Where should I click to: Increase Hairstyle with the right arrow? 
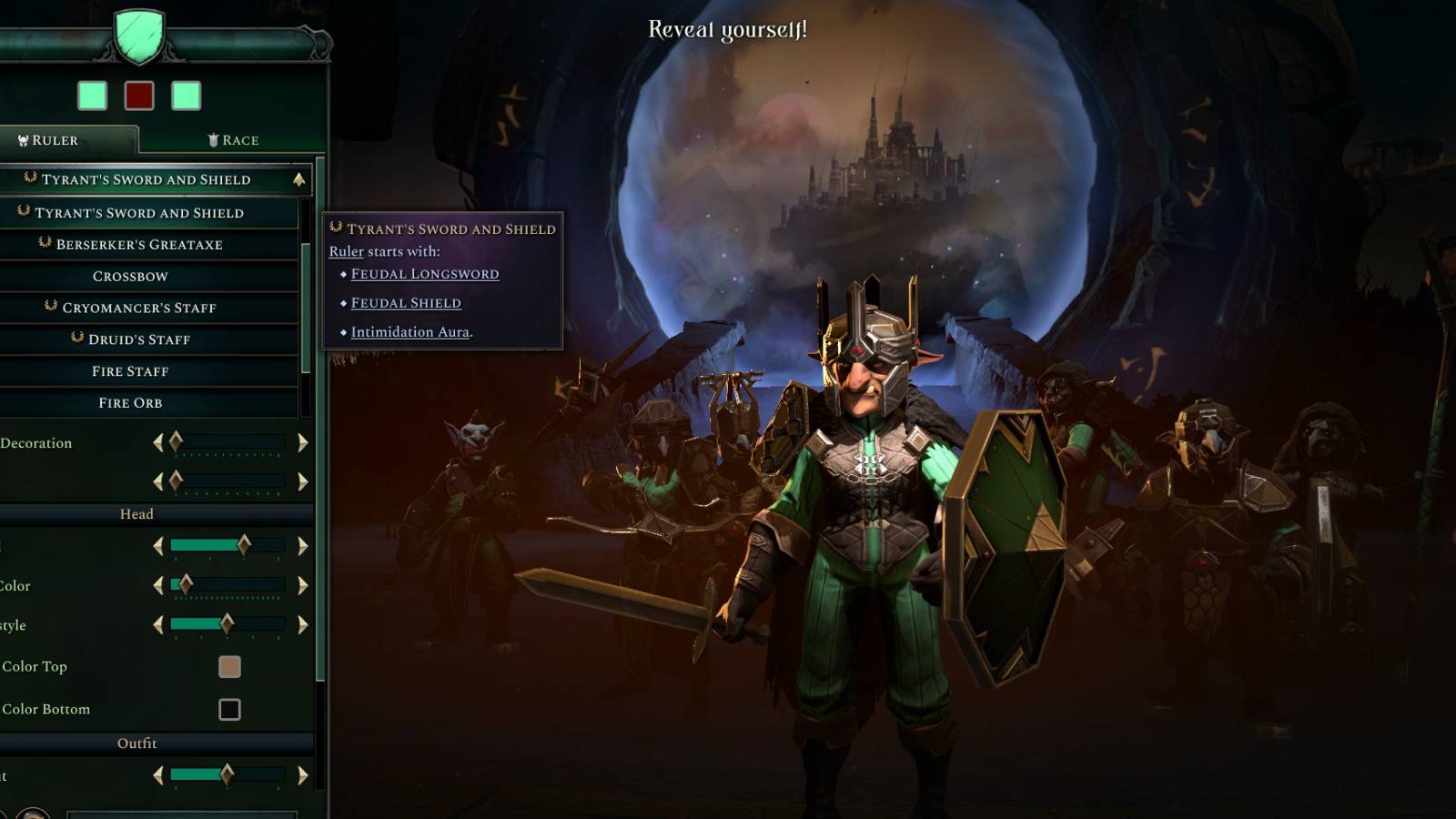[302, 625]
